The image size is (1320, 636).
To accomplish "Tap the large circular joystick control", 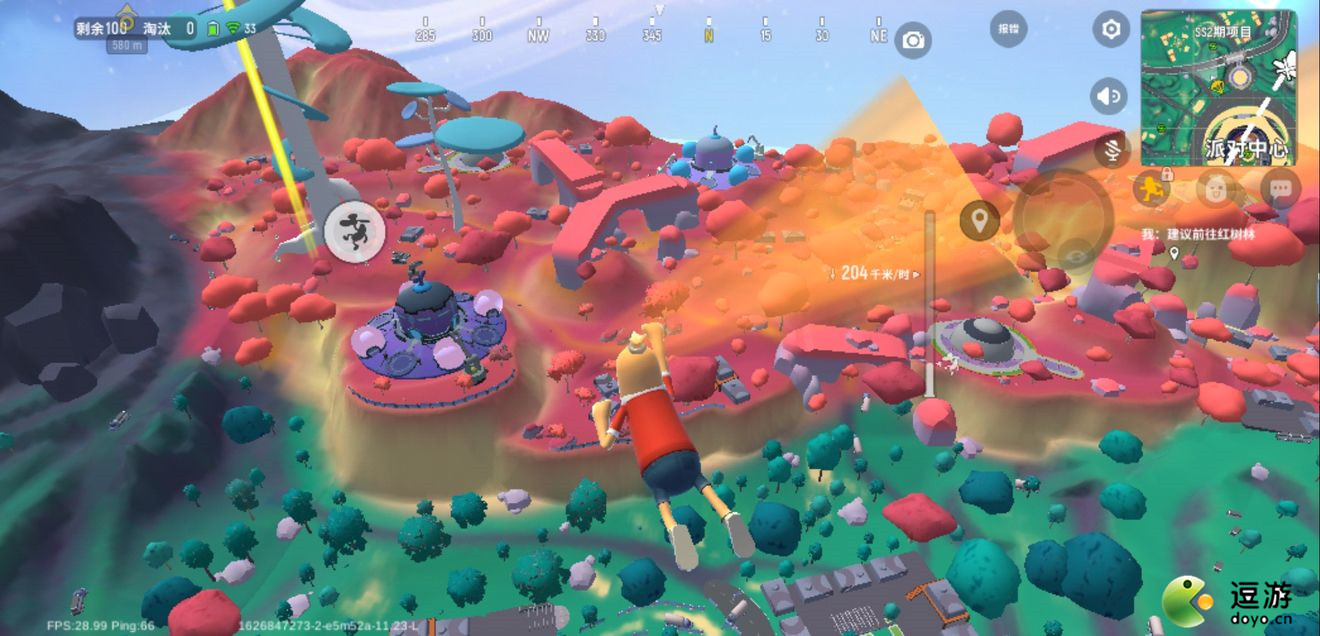I will (x=1063, y=215).
